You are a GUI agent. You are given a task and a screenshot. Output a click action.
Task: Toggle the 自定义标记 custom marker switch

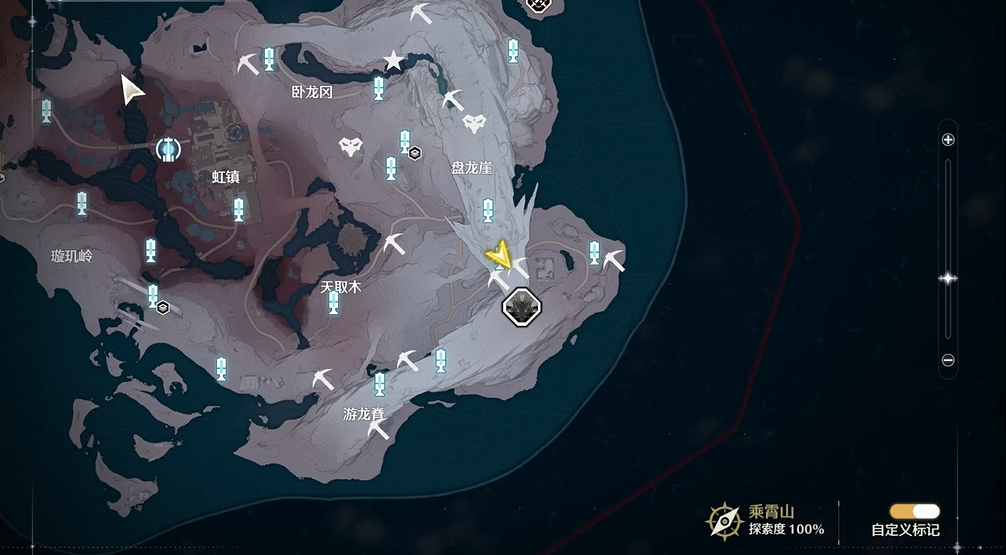(914, 511)
